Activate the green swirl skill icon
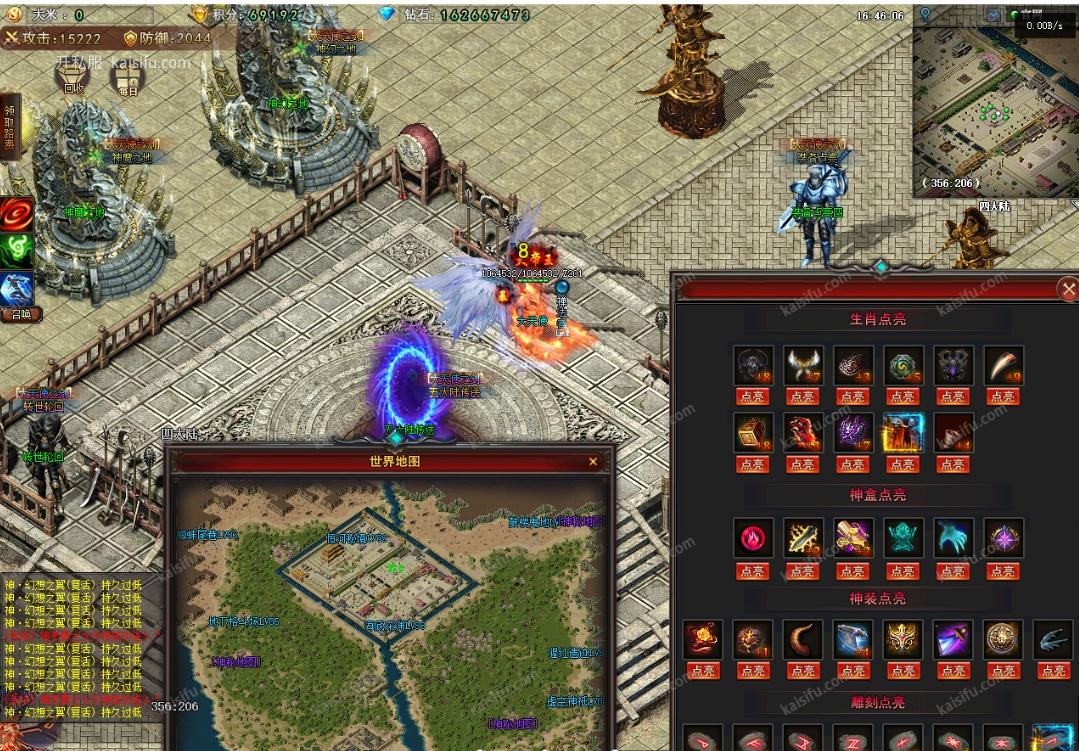The image size is (1079, 751). click(17, 250)
